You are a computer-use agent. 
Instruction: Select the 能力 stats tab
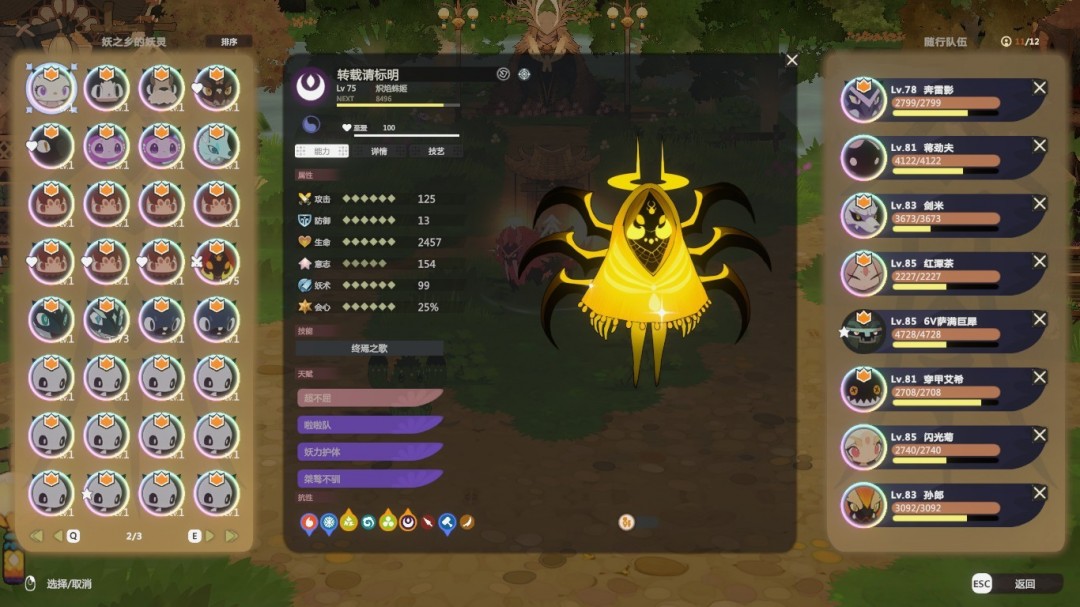(x=321, y=151)
